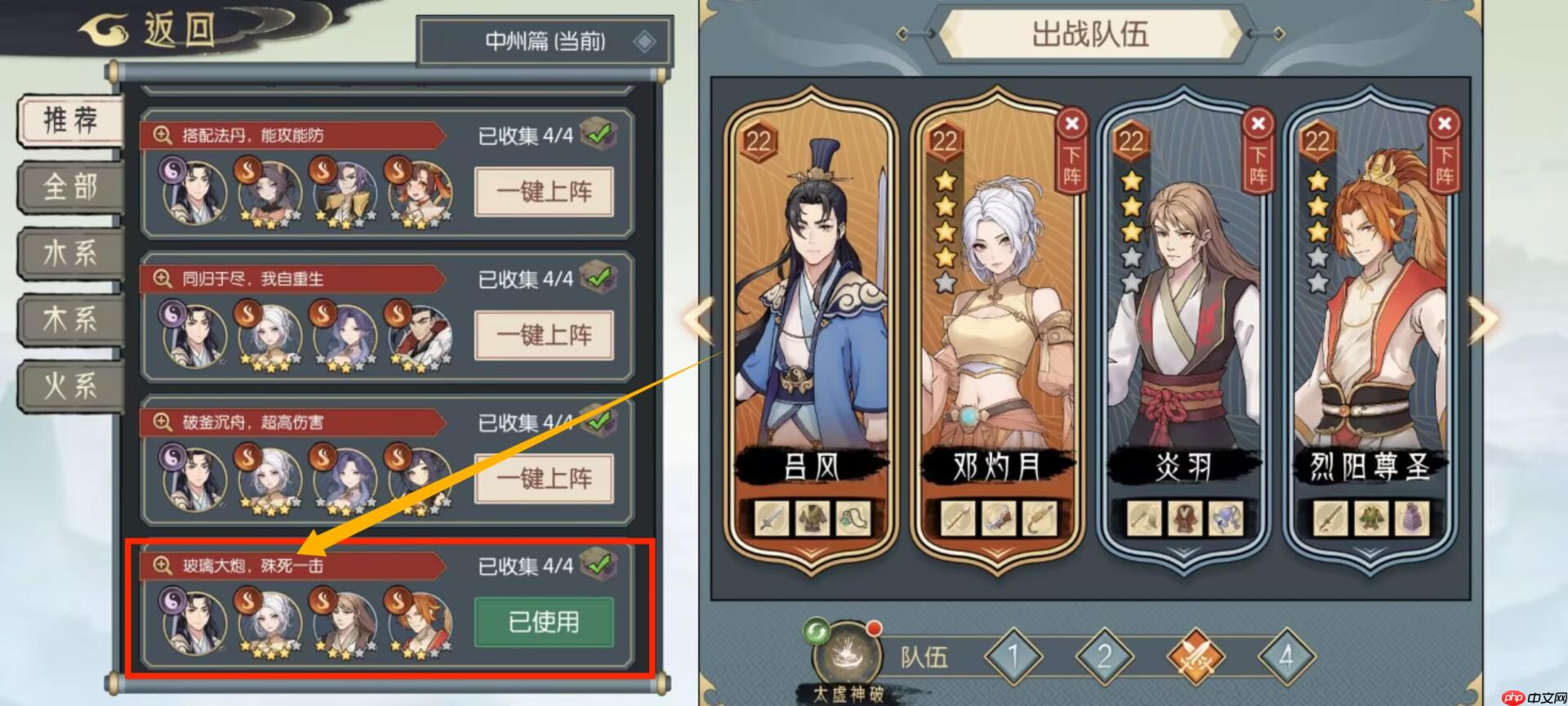
Task: Click the green 已使用 button
Action: (544, 622)
